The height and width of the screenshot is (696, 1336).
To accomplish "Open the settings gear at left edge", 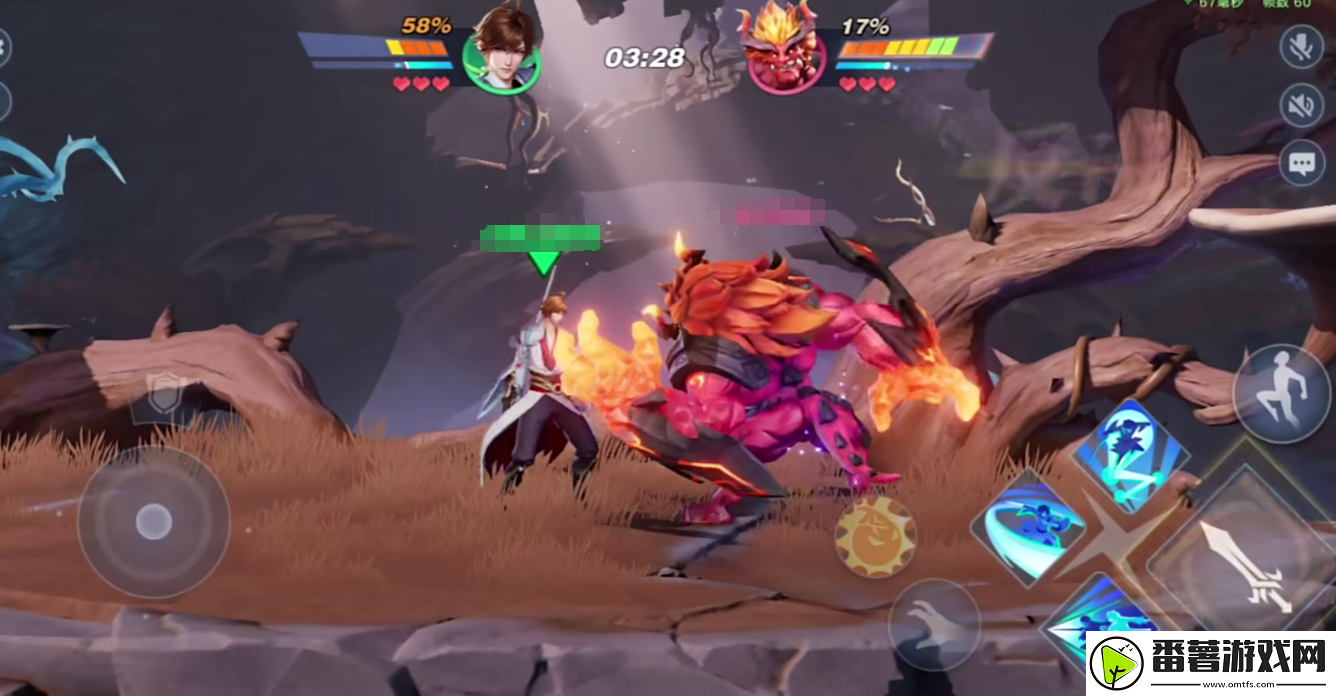I will [3, 46].
